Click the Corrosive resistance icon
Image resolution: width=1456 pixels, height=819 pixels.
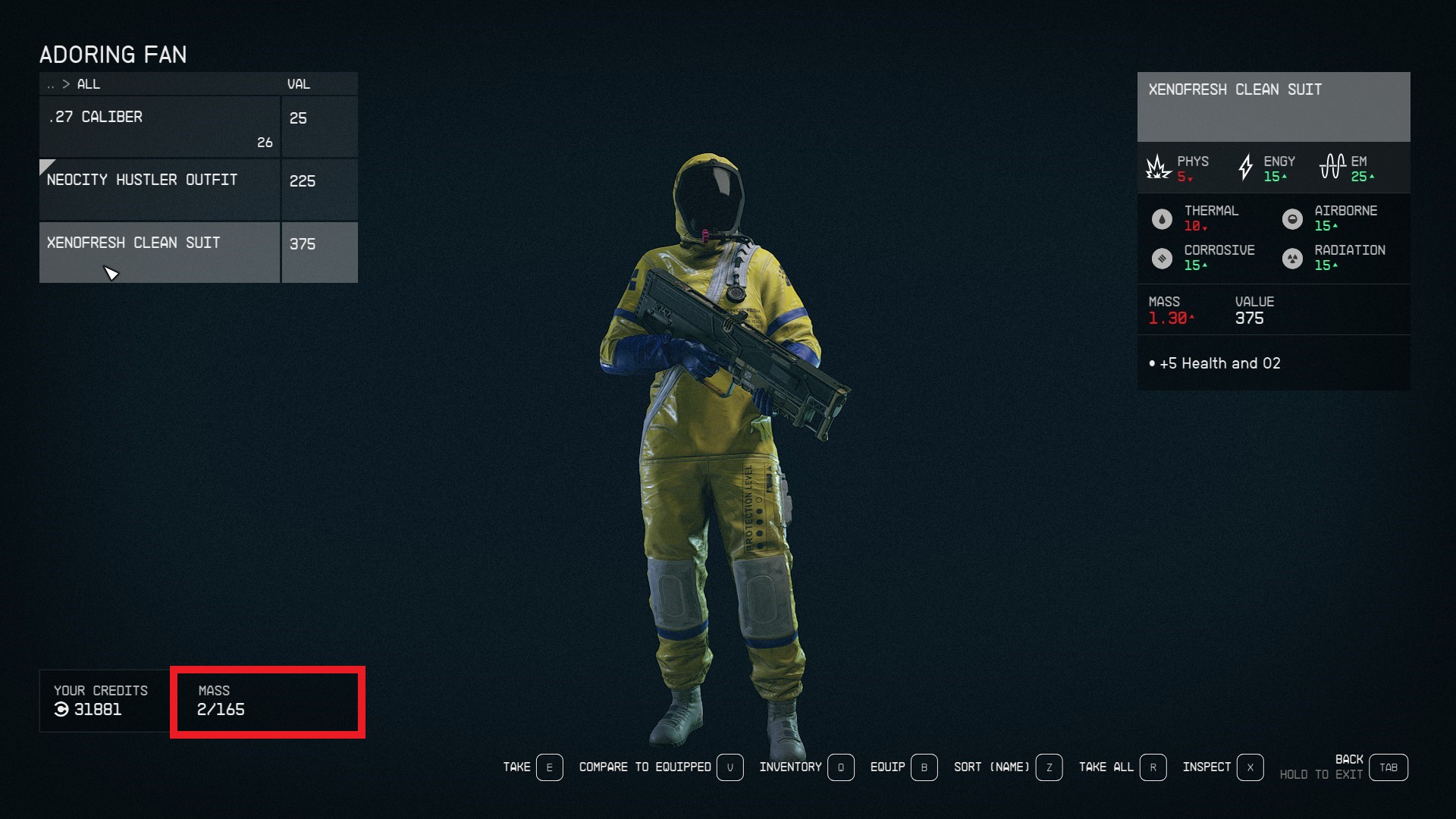[1161, 258]
